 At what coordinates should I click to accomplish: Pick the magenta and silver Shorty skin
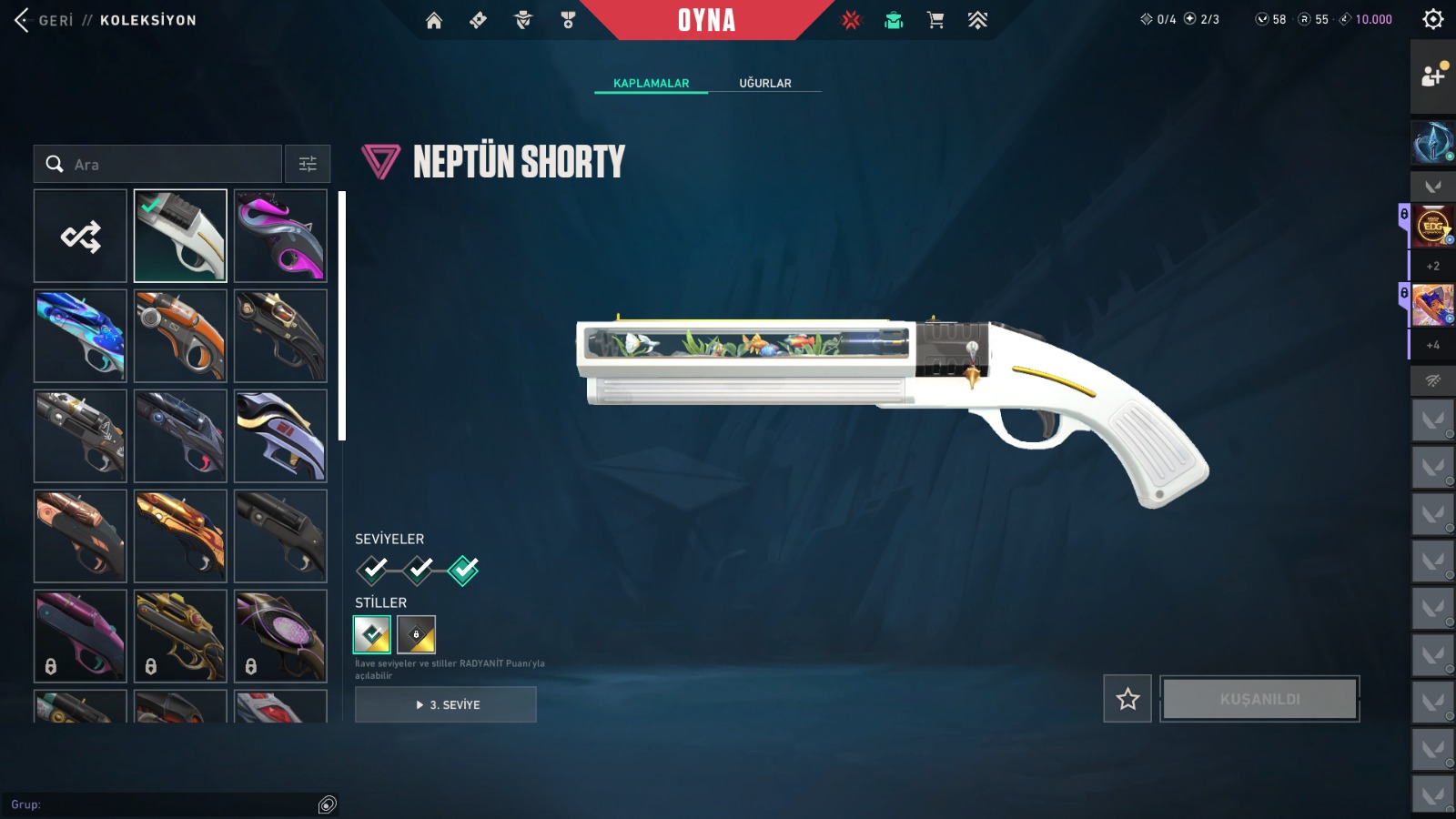pyautogui.click(x=280, y=237)
